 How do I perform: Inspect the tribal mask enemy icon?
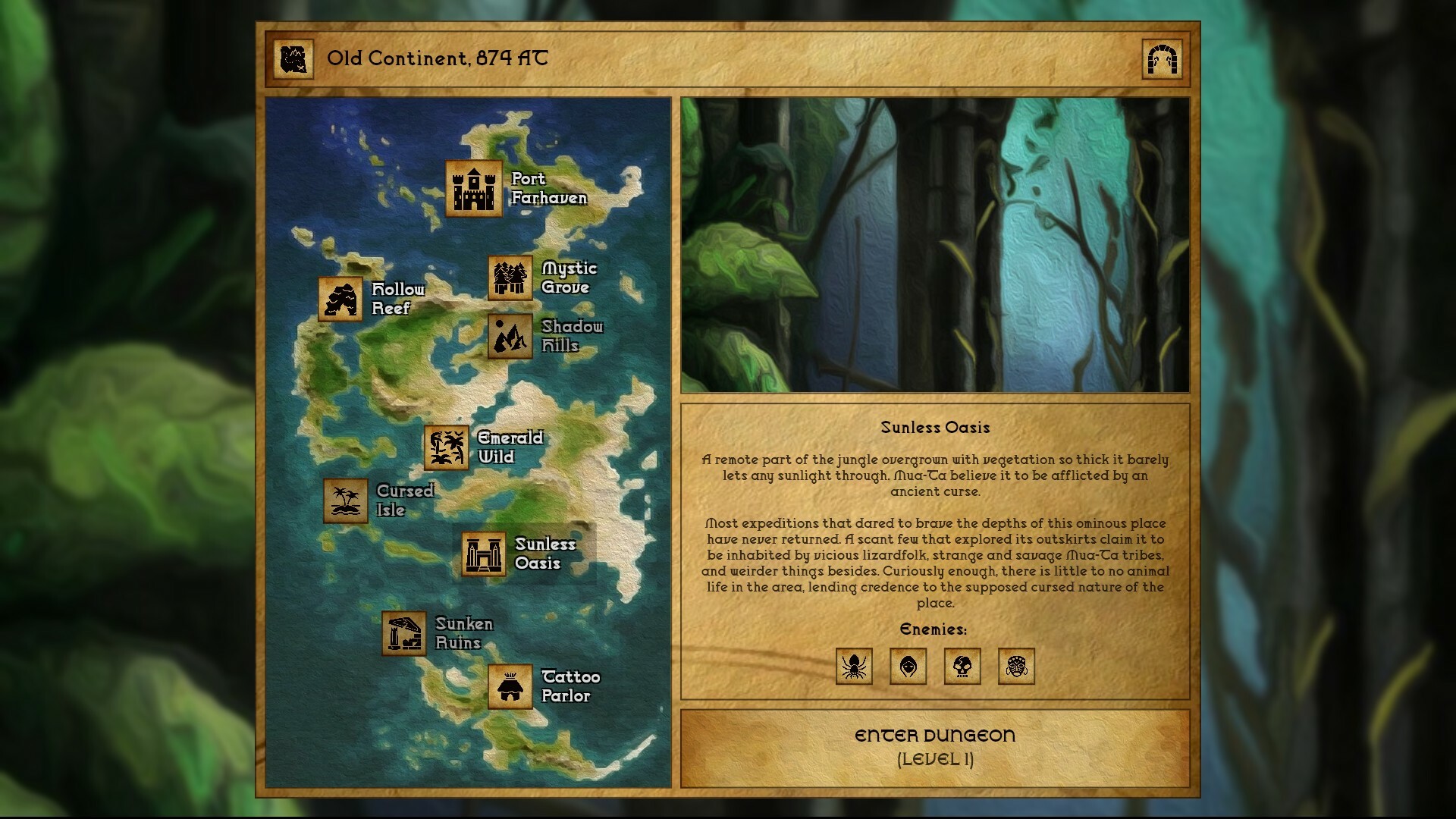tap(1017, 667)
